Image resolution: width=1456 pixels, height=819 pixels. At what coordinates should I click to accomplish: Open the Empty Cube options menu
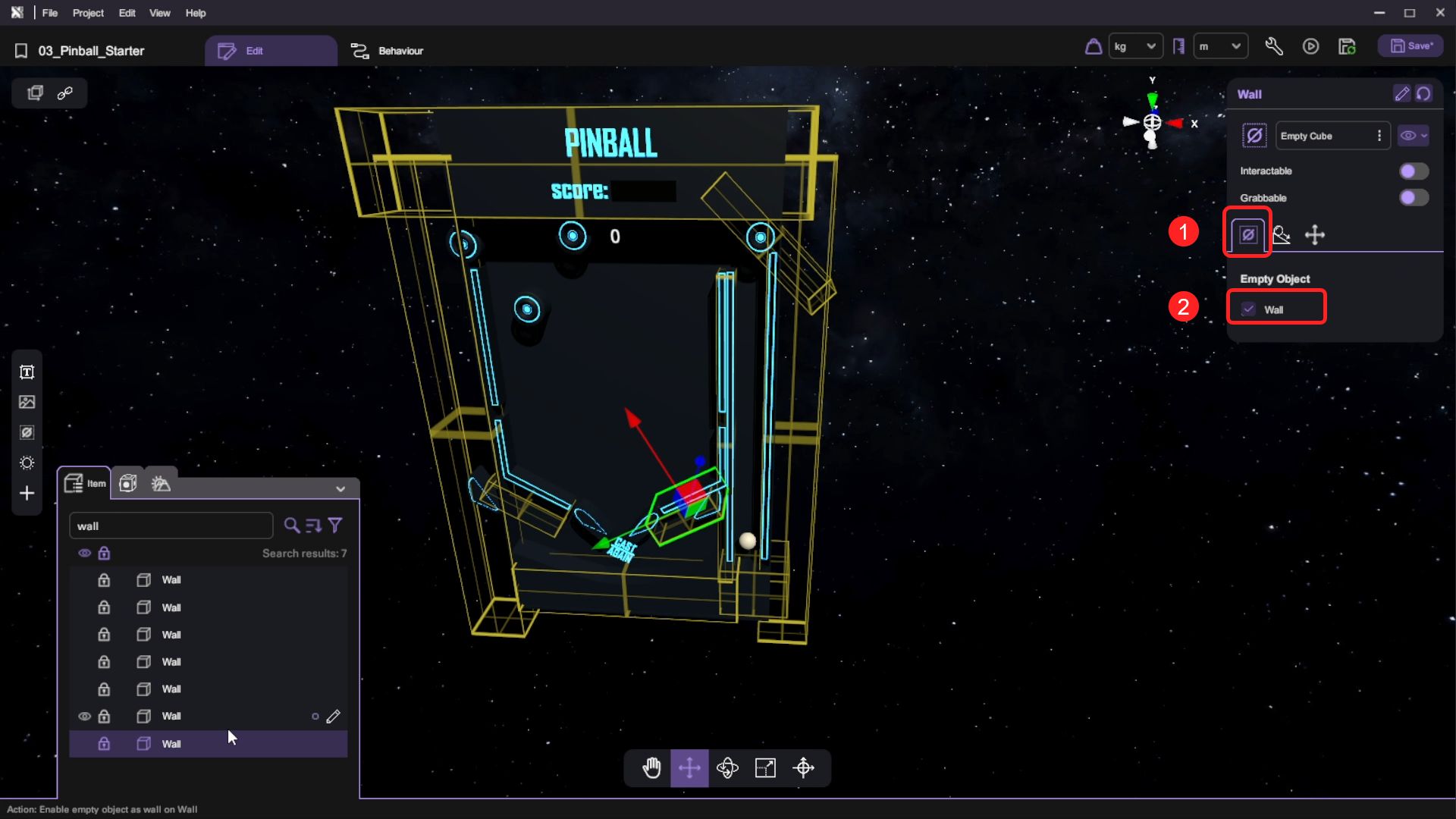coord(1379,136)
